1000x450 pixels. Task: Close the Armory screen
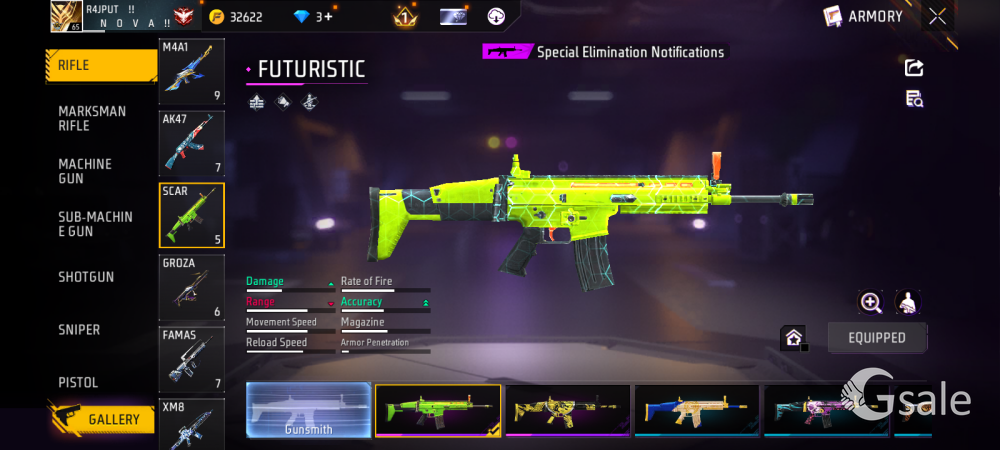tap(937, 16)
